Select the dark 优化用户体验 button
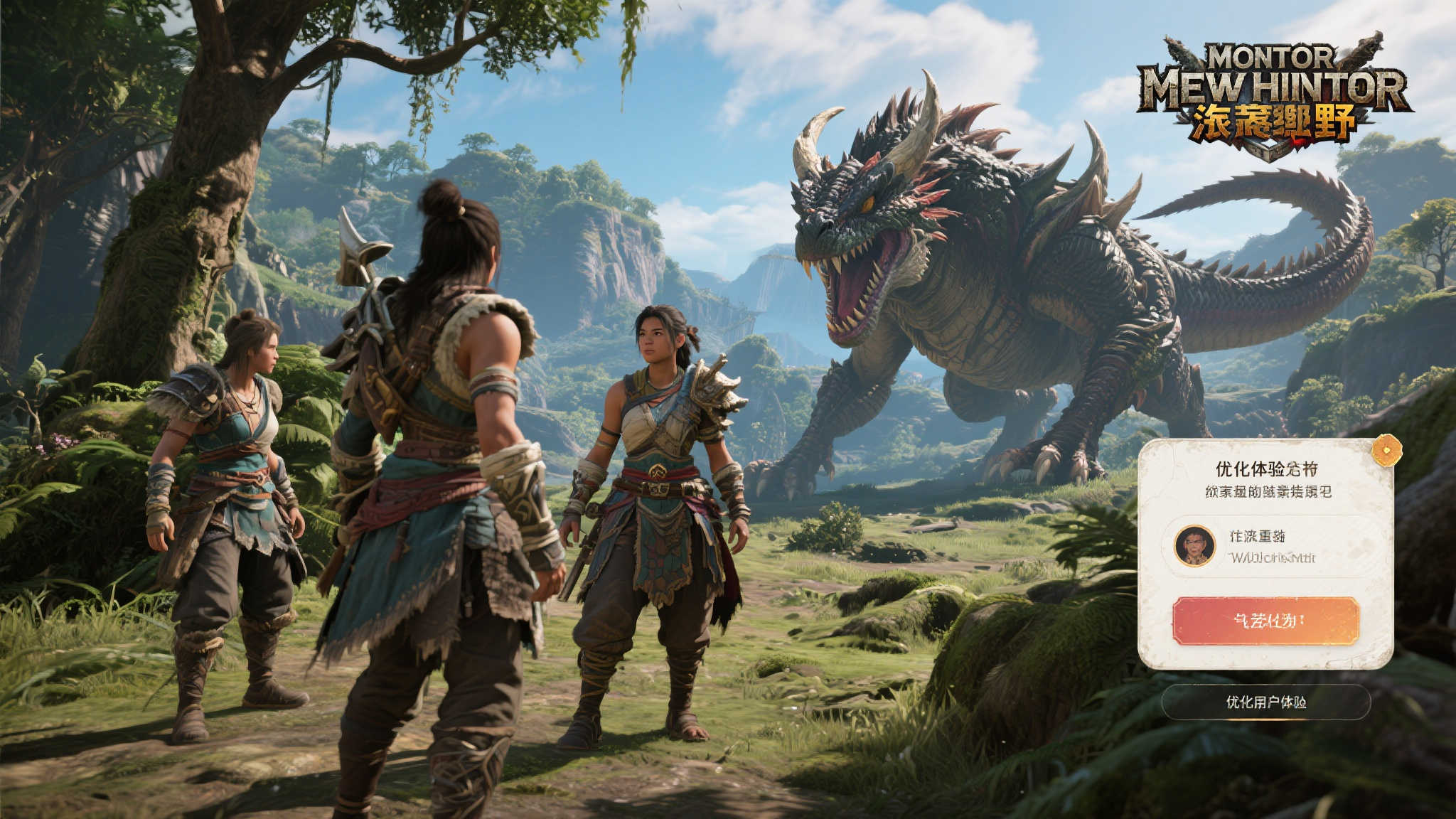Viewport: 1456px width, 819px height. (1265, 702)
